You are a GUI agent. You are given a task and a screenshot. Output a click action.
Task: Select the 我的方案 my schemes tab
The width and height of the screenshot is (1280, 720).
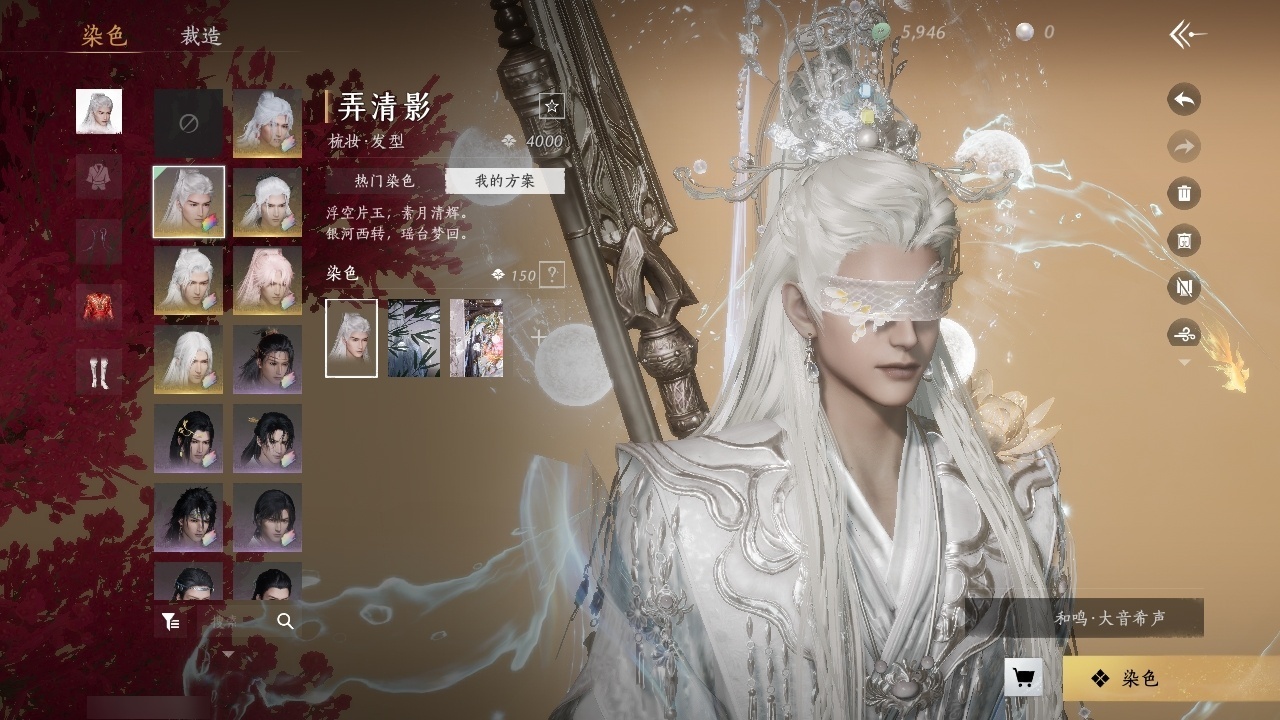tap(504, 181)
